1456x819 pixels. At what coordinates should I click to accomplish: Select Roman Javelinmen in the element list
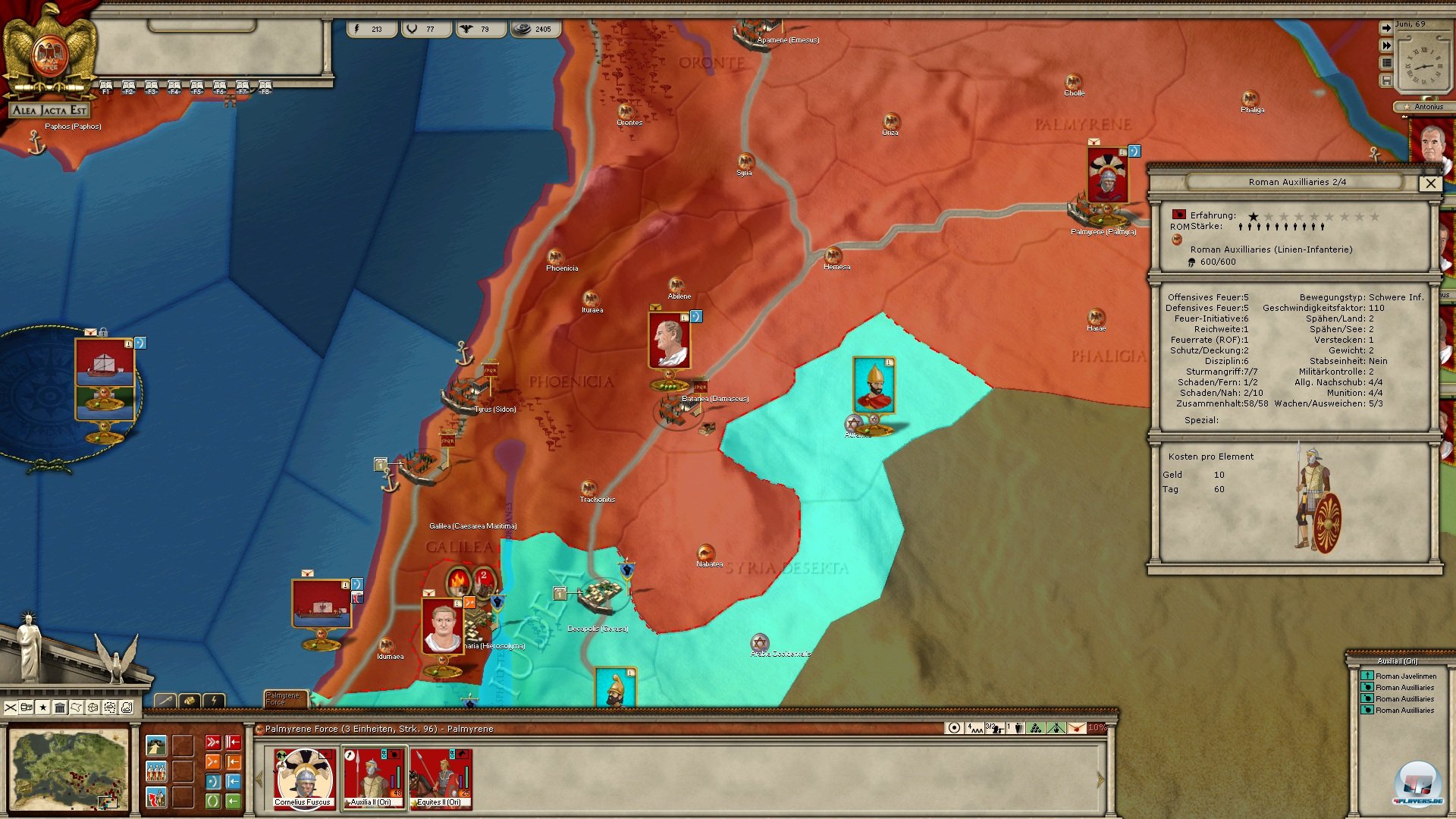1405,676
